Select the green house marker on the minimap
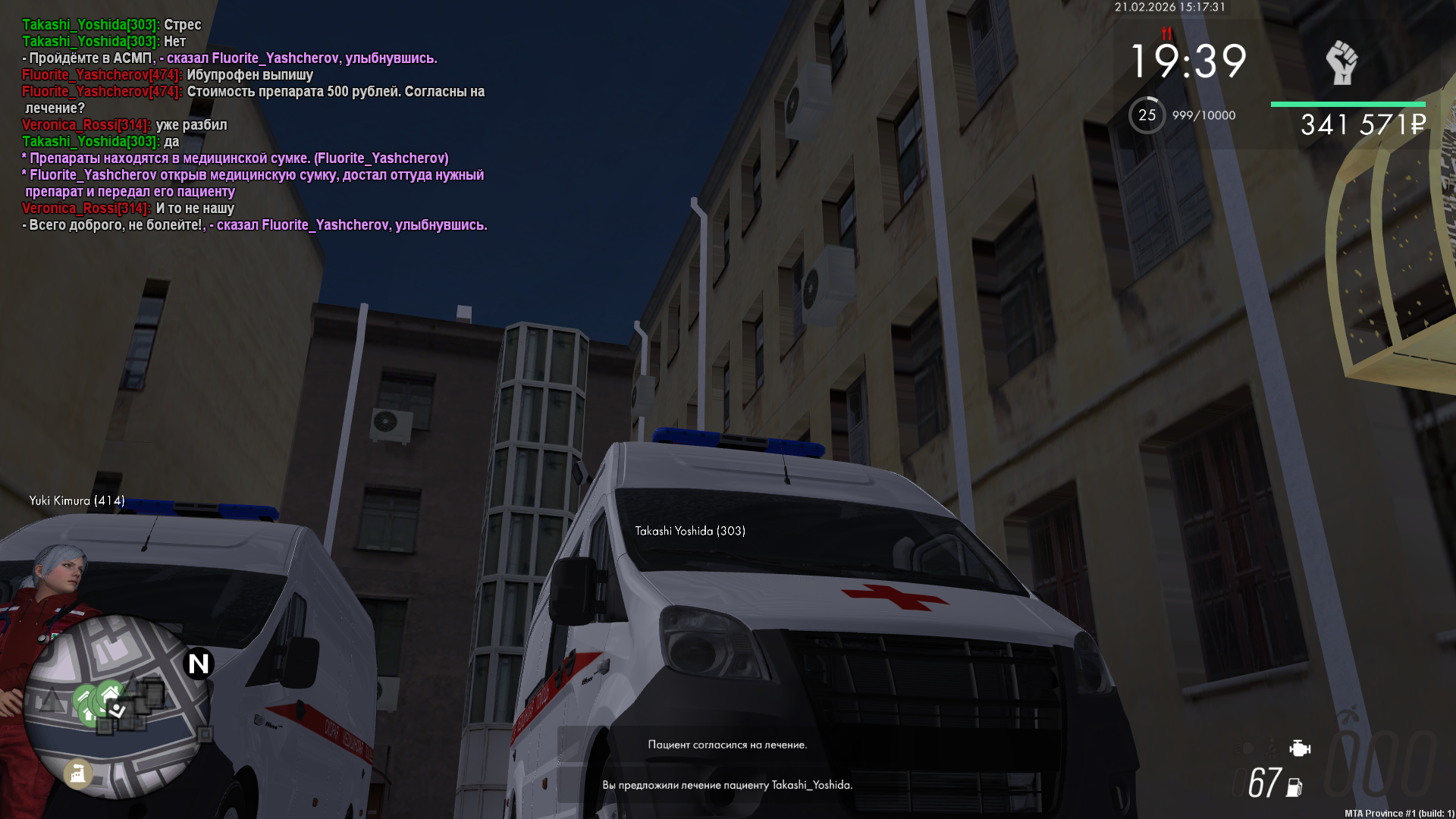 [x=108, y=693]
